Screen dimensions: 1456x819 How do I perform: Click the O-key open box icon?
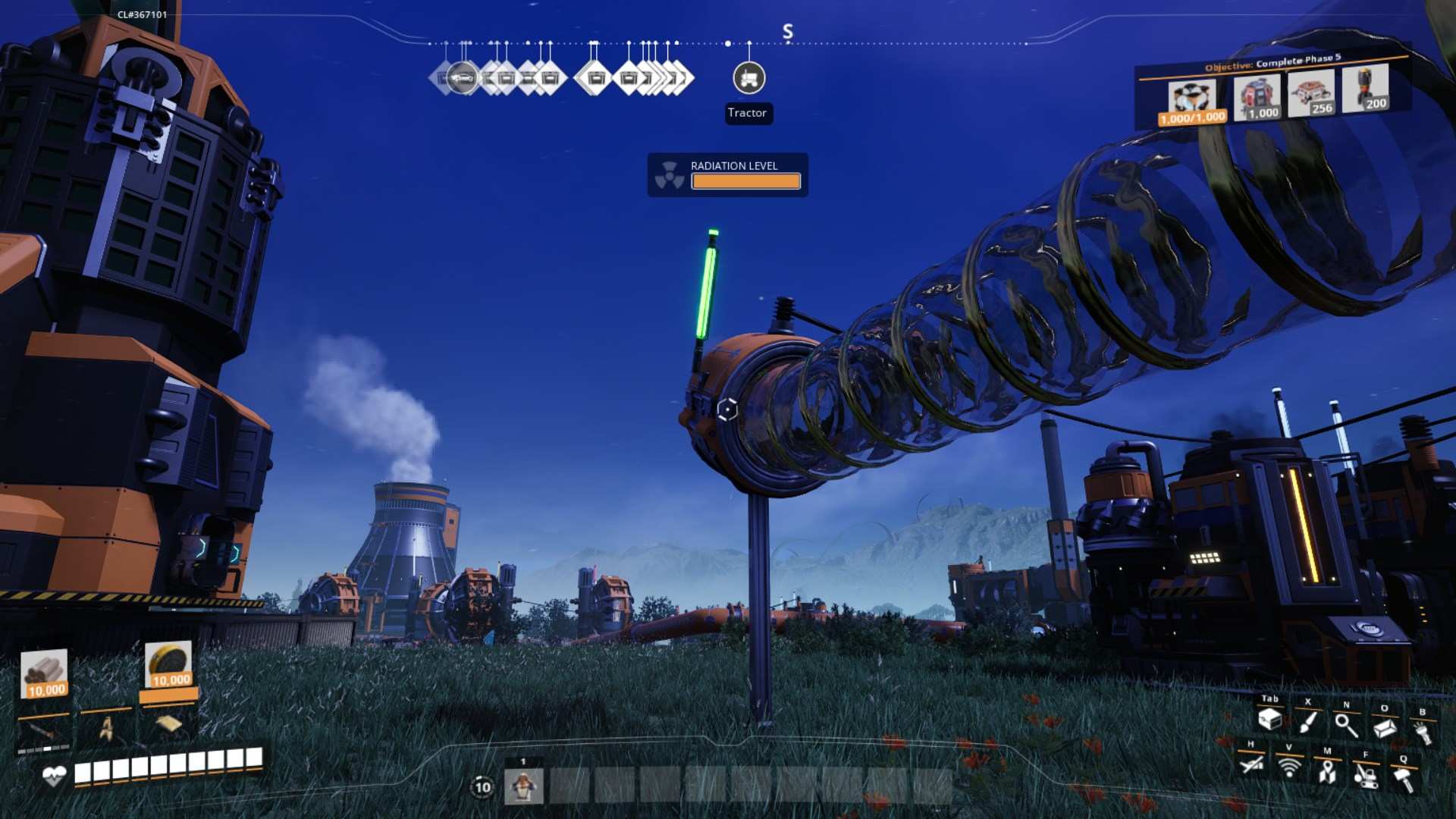[1384, 728]
